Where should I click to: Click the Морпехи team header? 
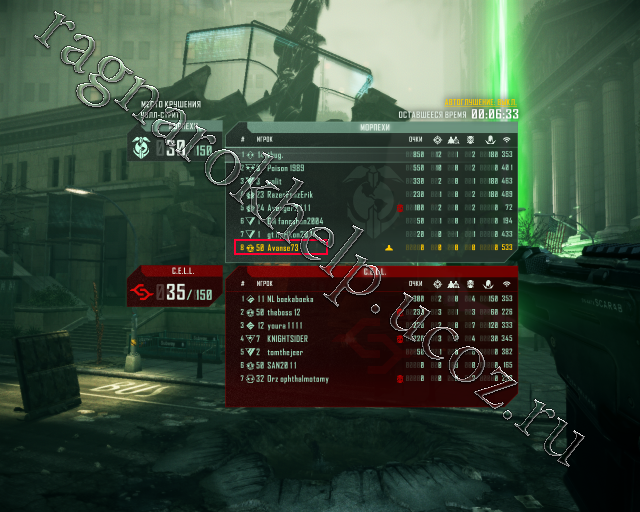coord(374,129)
